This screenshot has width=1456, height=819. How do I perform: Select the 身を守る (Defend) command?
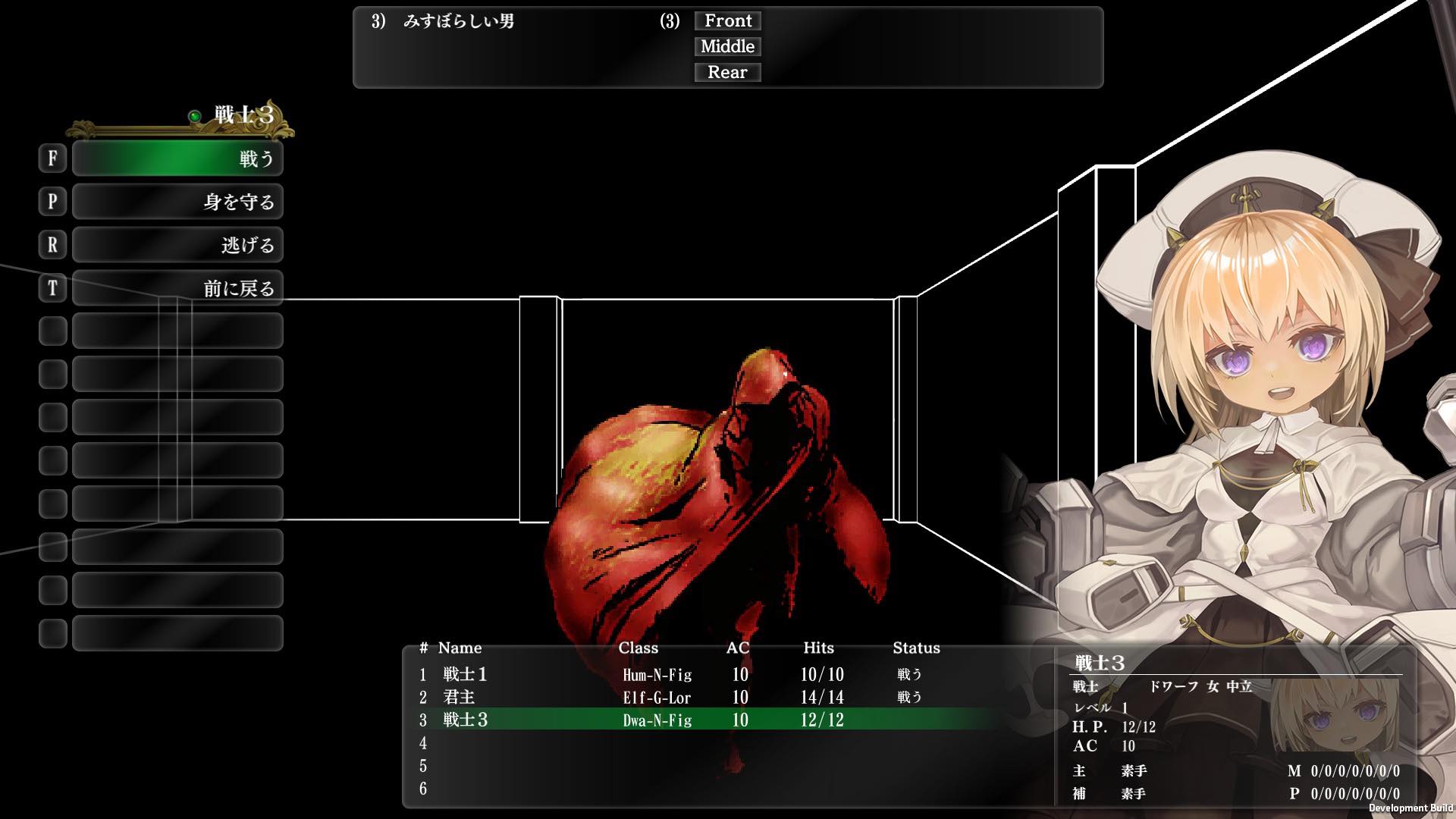point(177,202)
